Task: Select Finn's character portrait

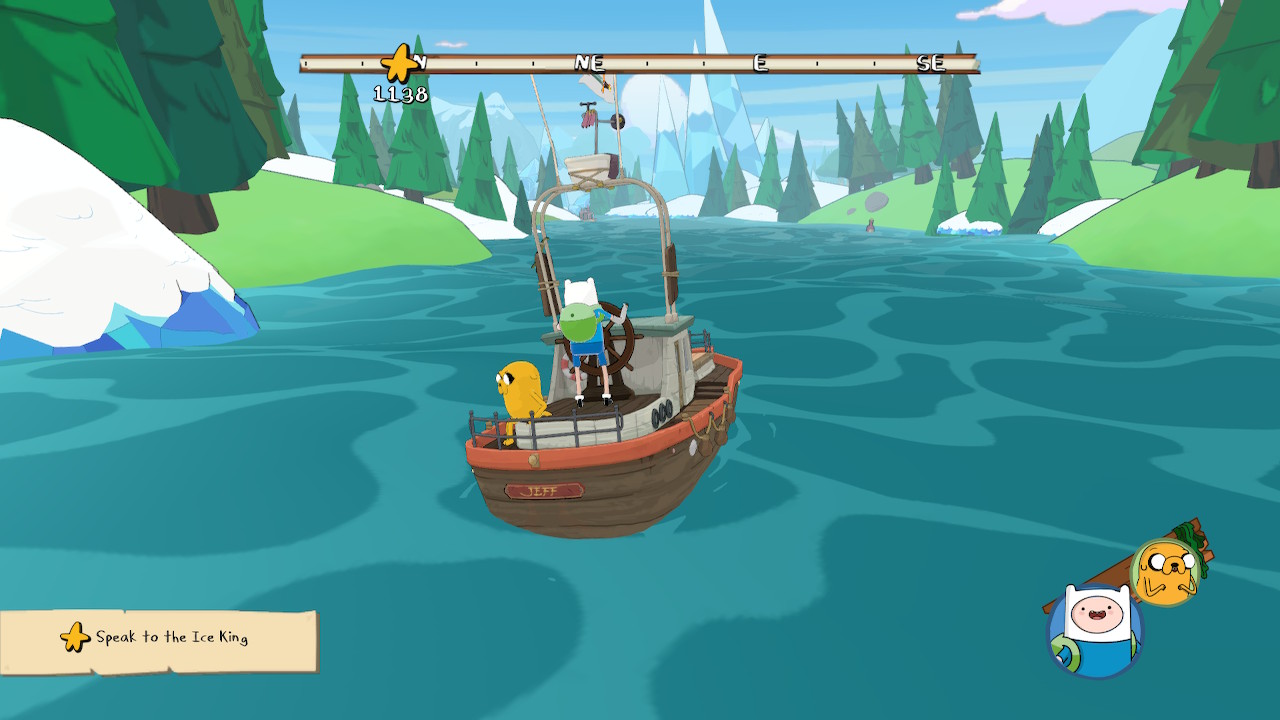Action: pyautogui.click(x=1094, y=629)
